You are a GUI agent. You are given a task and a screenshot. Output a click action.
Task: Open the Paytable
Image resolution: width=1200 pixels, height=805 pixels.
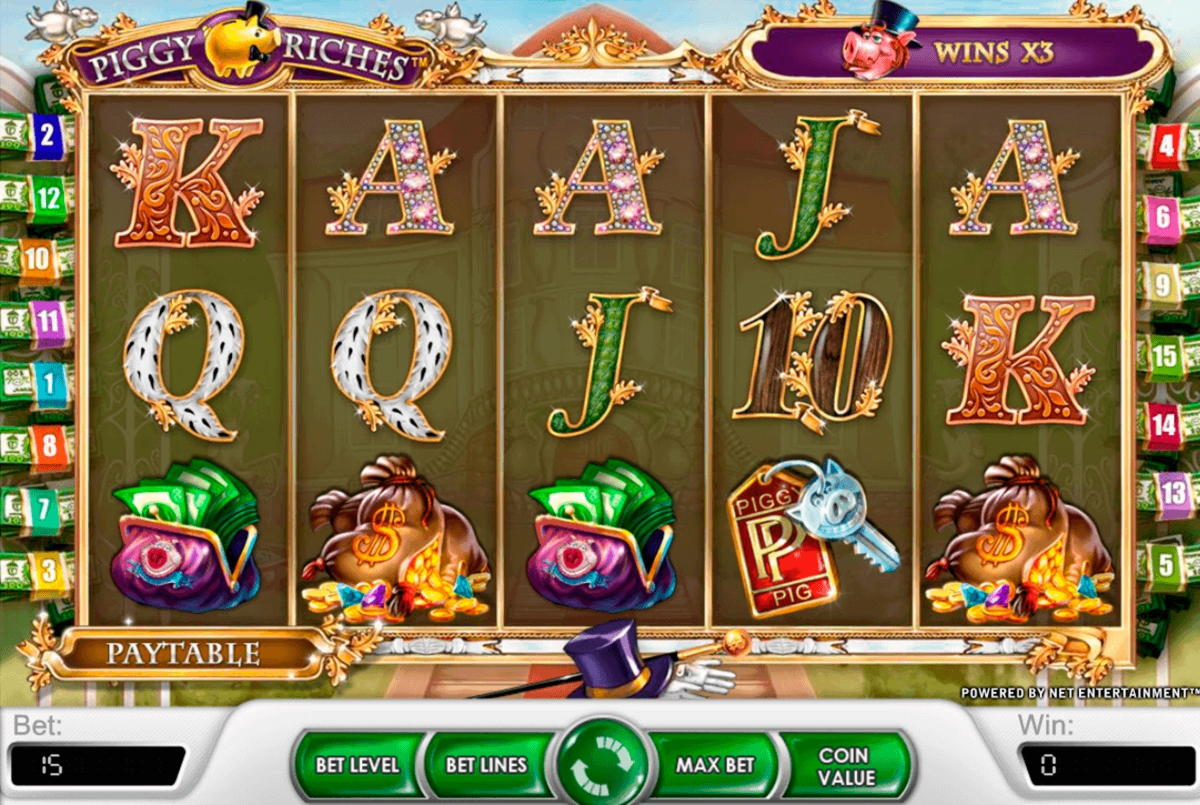pos(183,655)
